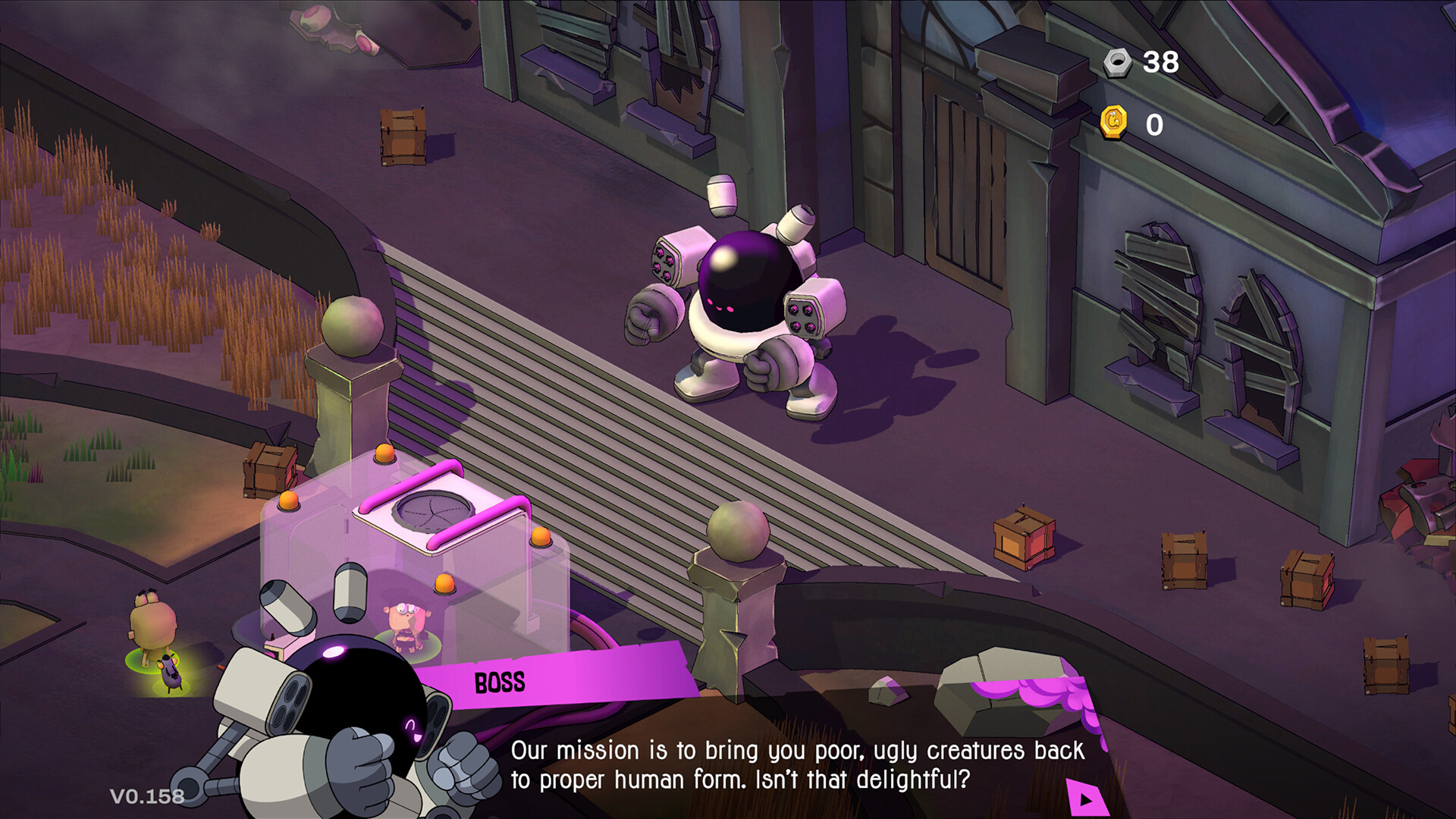Click the V0.158 version label
The image size is (1456, 819).
pos(147,795)
